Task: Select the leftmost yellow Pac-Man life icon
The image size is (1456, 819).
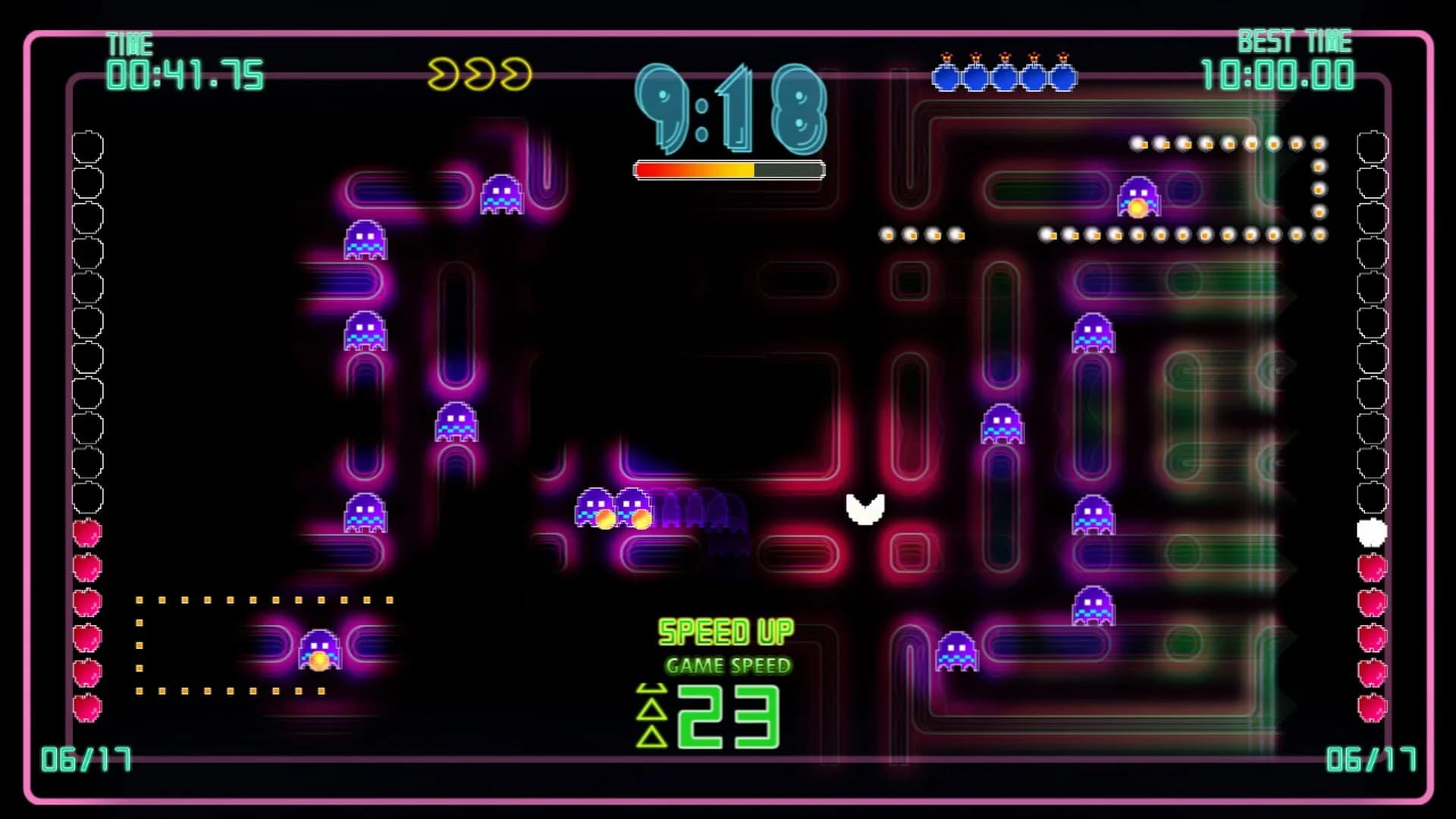Action: [444, 72]
